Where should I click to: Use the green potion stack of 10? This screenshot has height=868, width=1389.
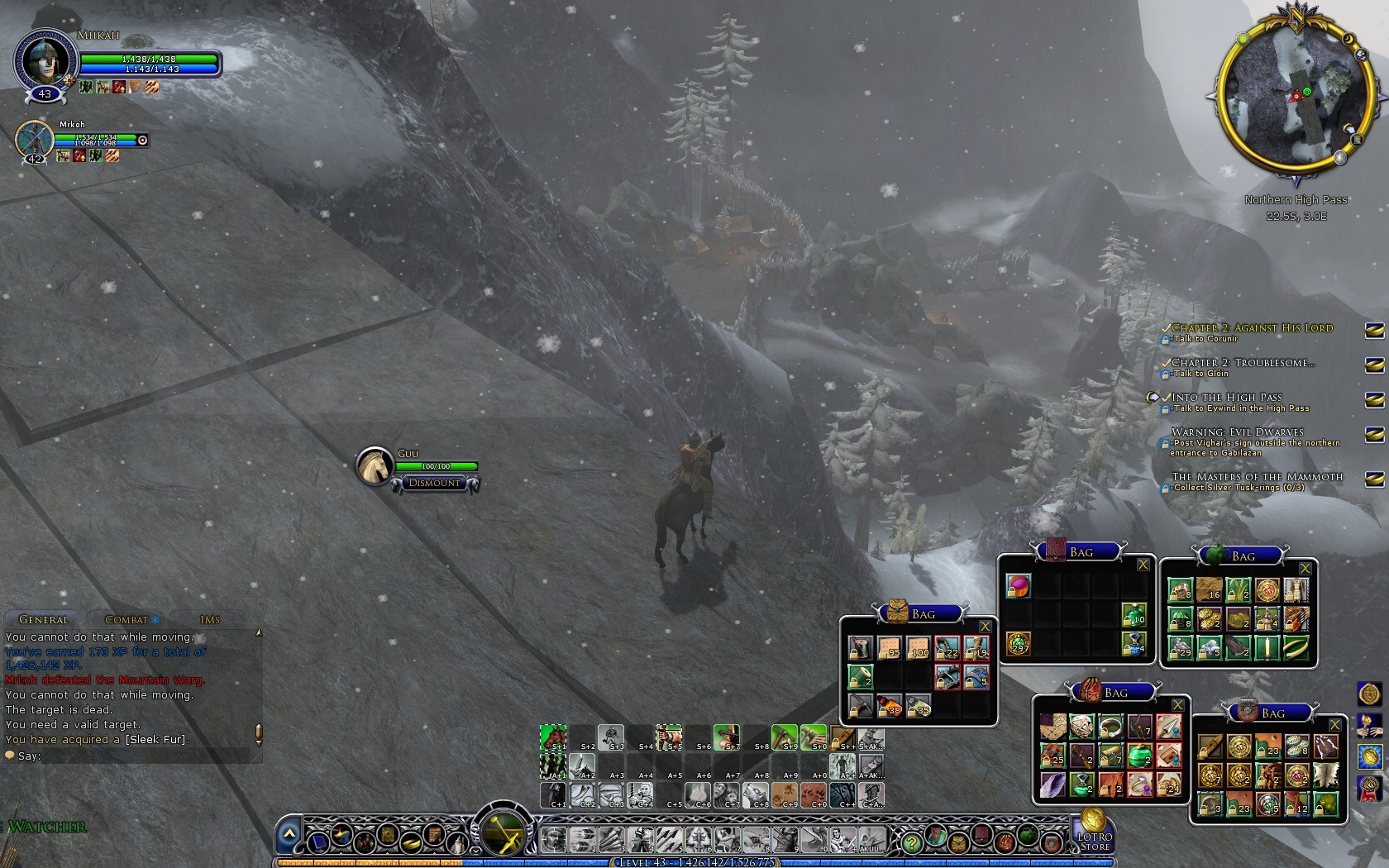(x=1134, y=614)
